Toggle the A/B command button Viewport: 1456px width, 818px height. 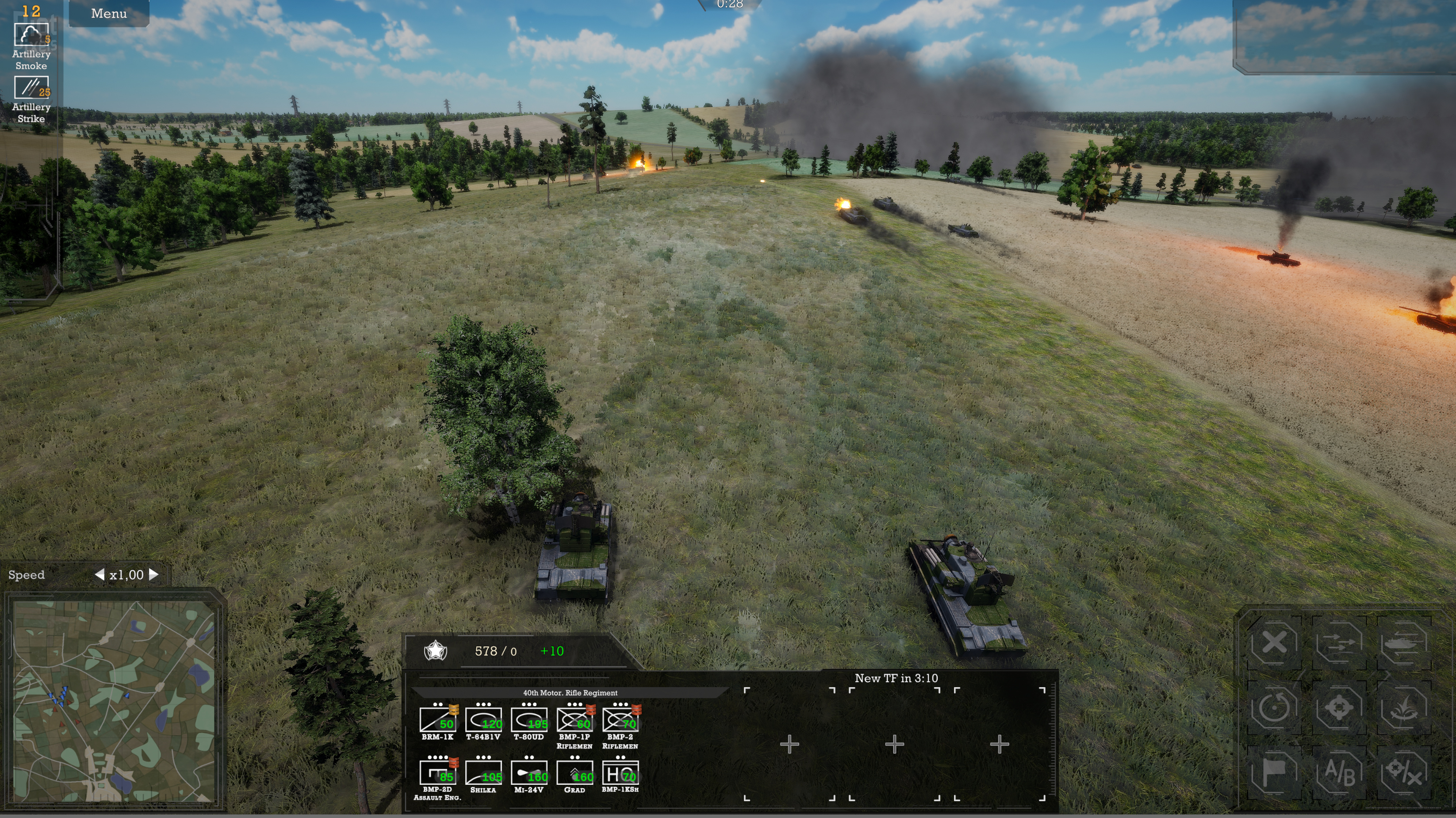[1339, 772]
